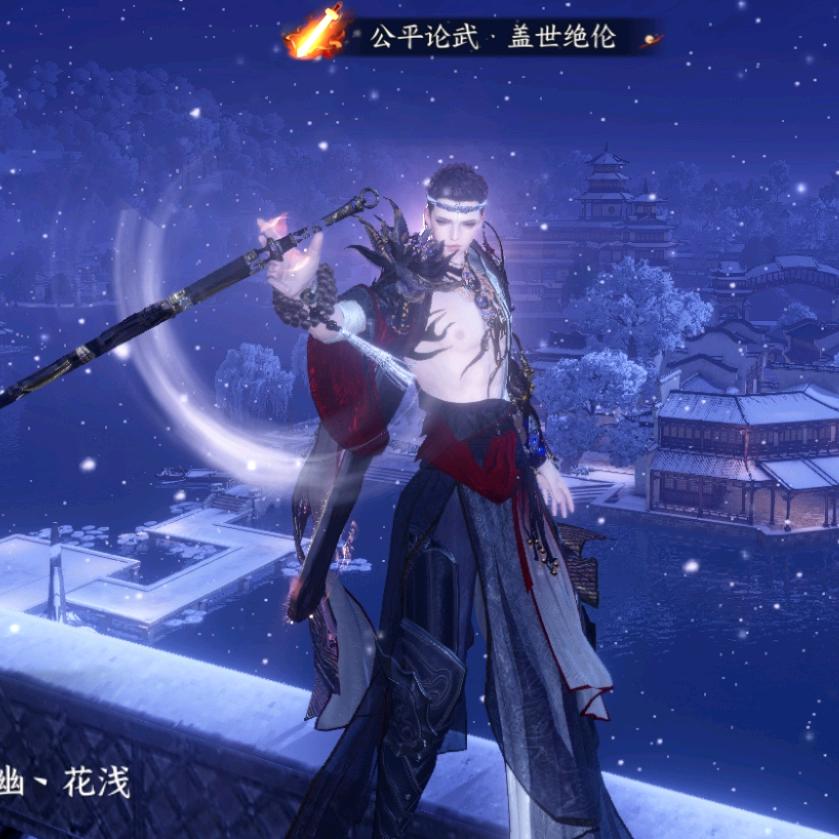The image size is (839, 839).
Task: Click the flaming sword rank emblem
Action: click(317, 32)
